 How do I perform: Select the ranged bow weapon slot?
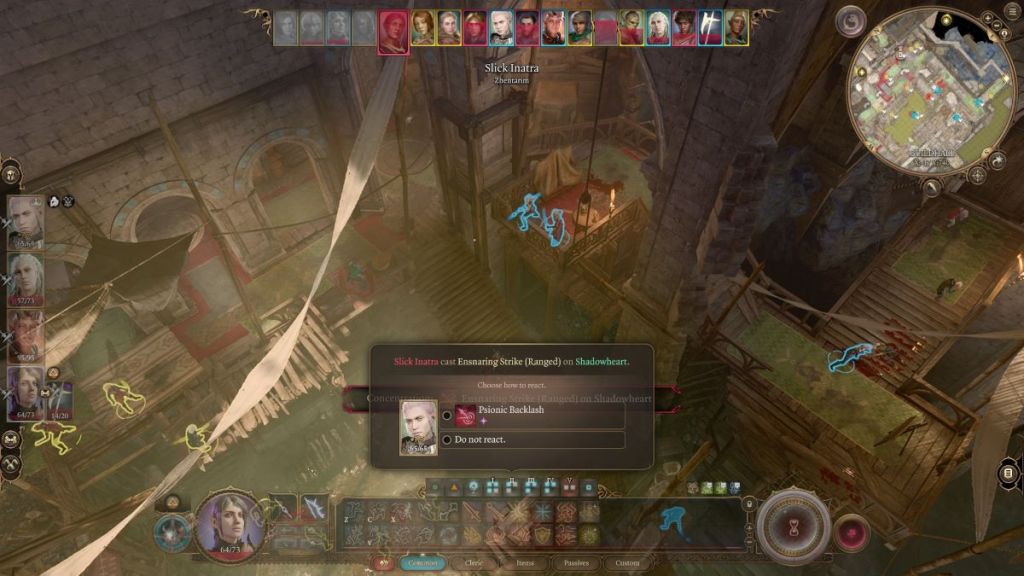[x=315, y=508]
